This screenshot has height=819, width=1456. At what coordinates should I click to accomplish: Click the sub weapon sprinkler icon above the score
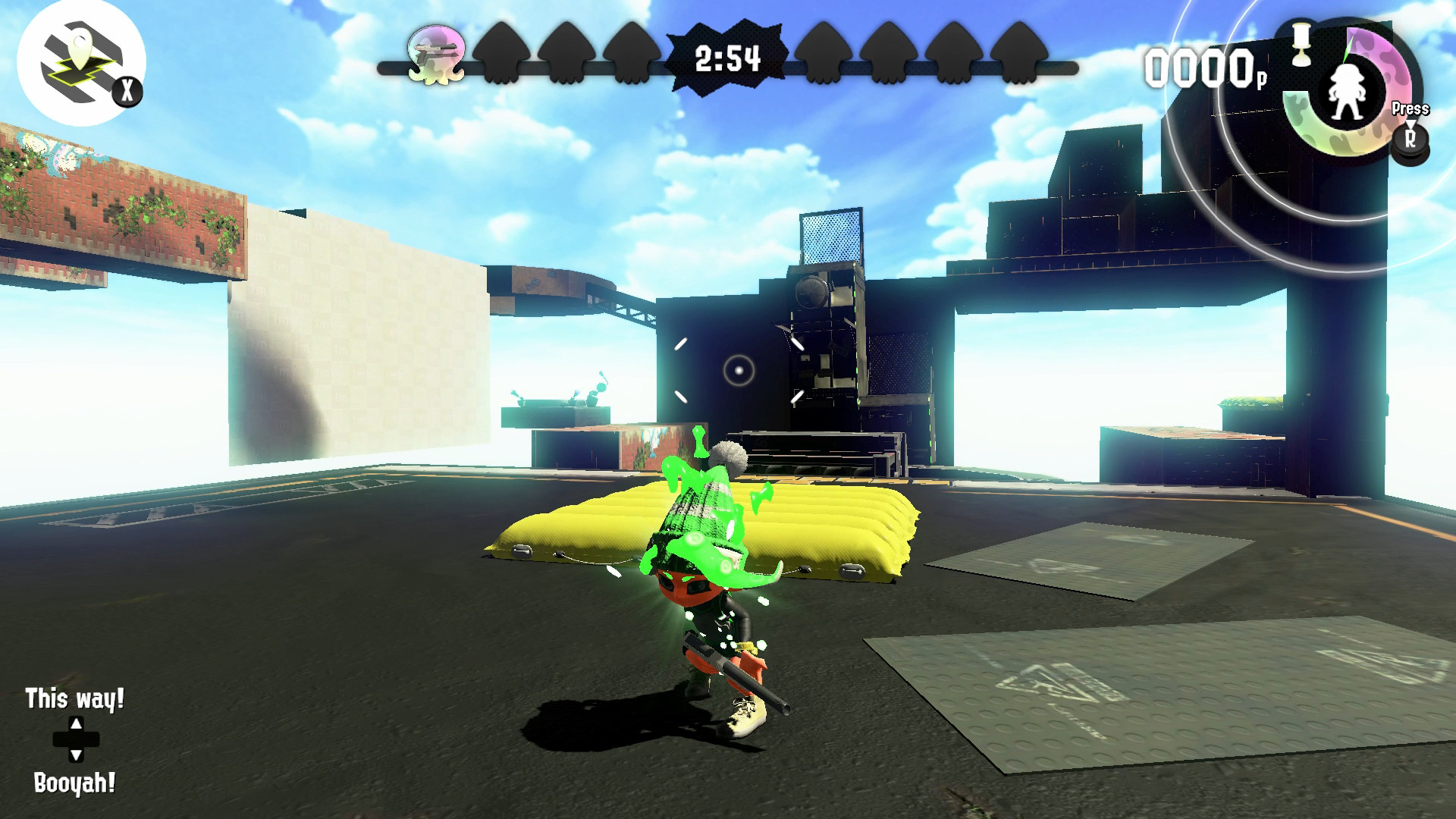[1301, 45]
